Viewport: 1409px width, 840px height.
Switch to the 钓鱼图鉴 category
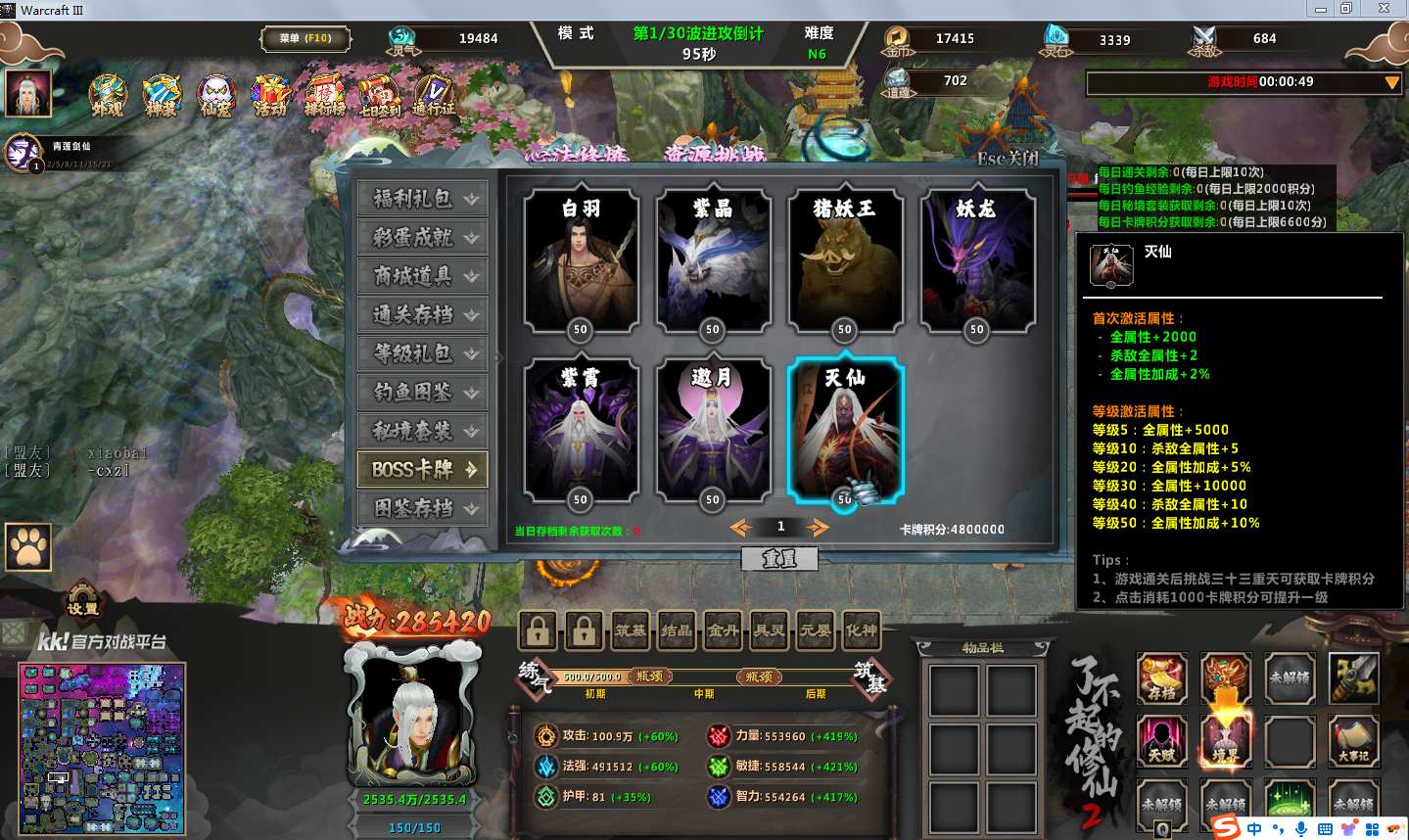point(422,393)
